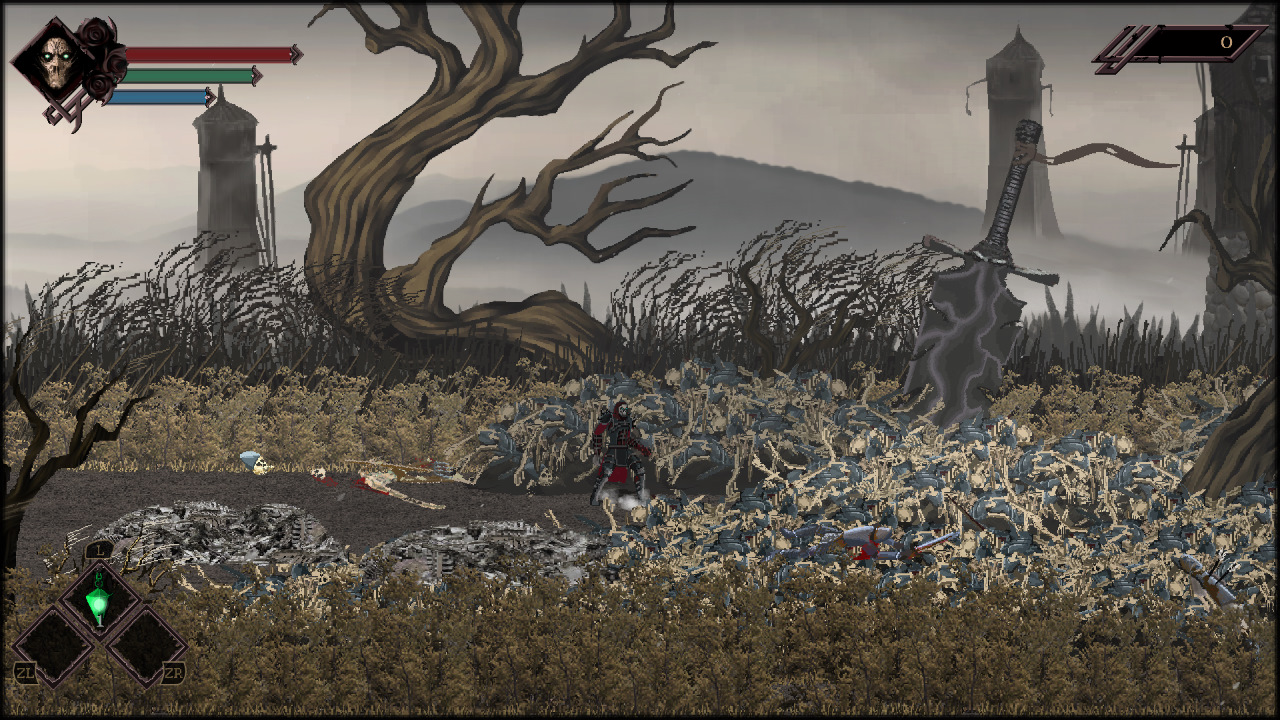The image size is (1280, 720).
Task: Click the flask quantity number 1
Action: point(100,621)
